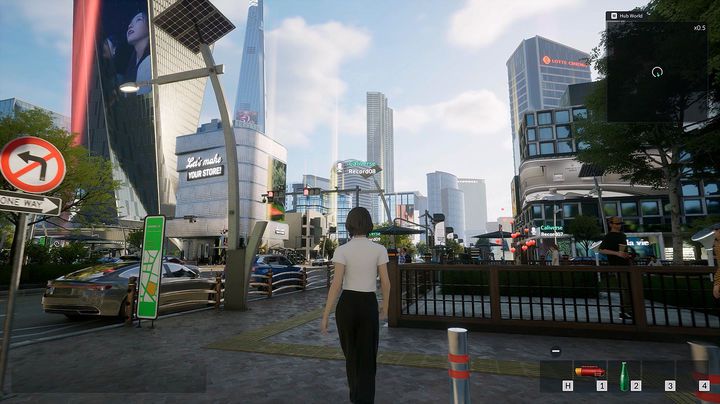Select the red shotgun shell hotbar slot

coord(591,373)
